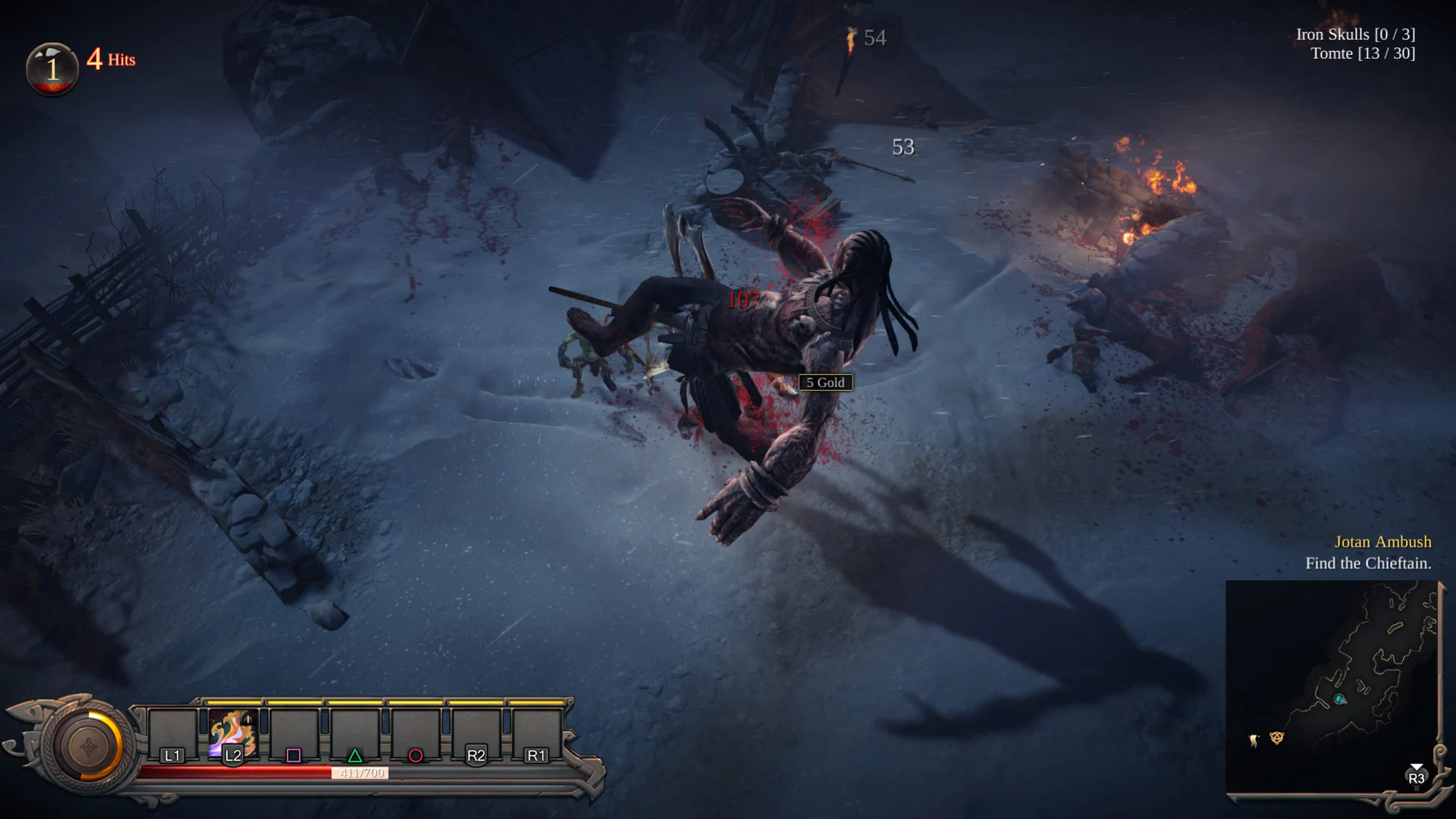The image size is (1456, 819).
Task: Click the blue player marker on the minimap
Action: tap(1340, 699)
